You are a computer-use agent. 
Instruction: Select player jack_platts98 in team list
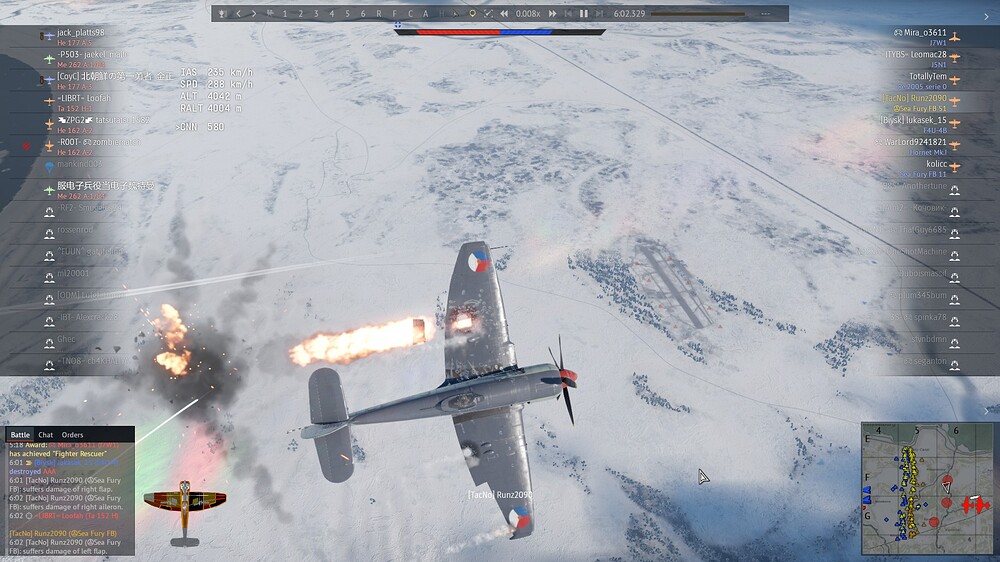point(80,33)
